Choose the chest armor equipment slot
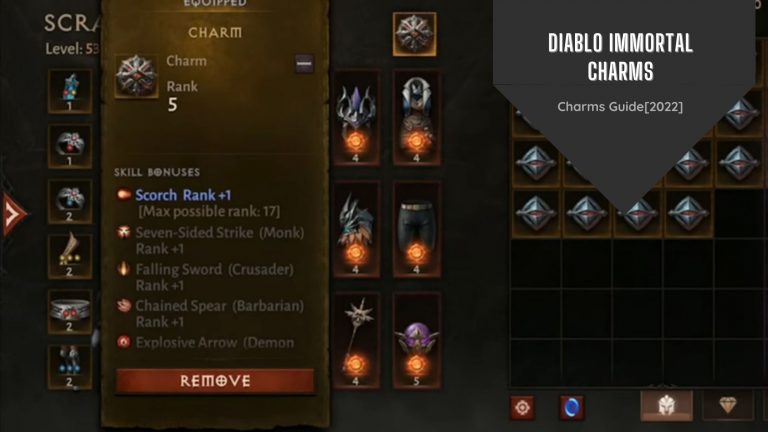Screen dimensions: 768x432 416,111
